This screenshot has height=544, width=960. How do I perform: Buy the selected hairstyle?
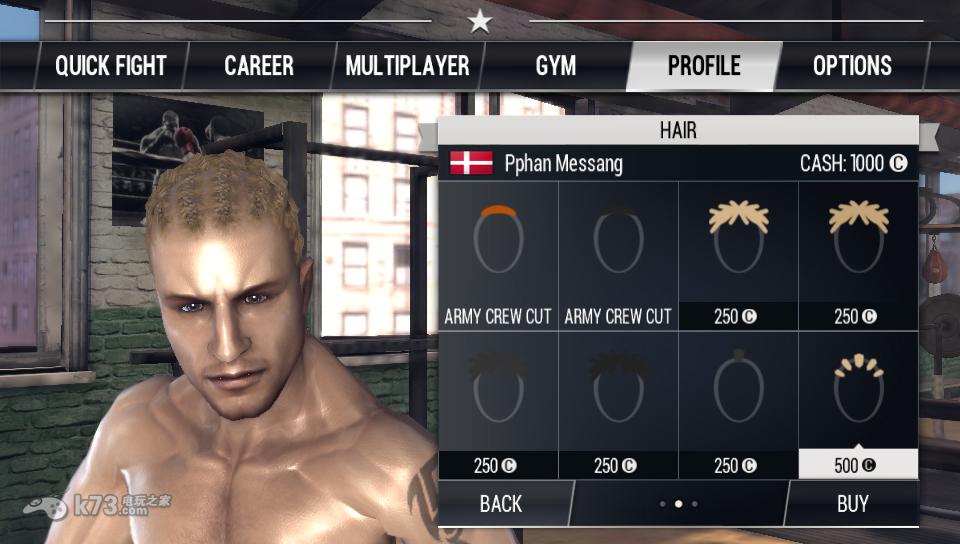pos(852,503)
